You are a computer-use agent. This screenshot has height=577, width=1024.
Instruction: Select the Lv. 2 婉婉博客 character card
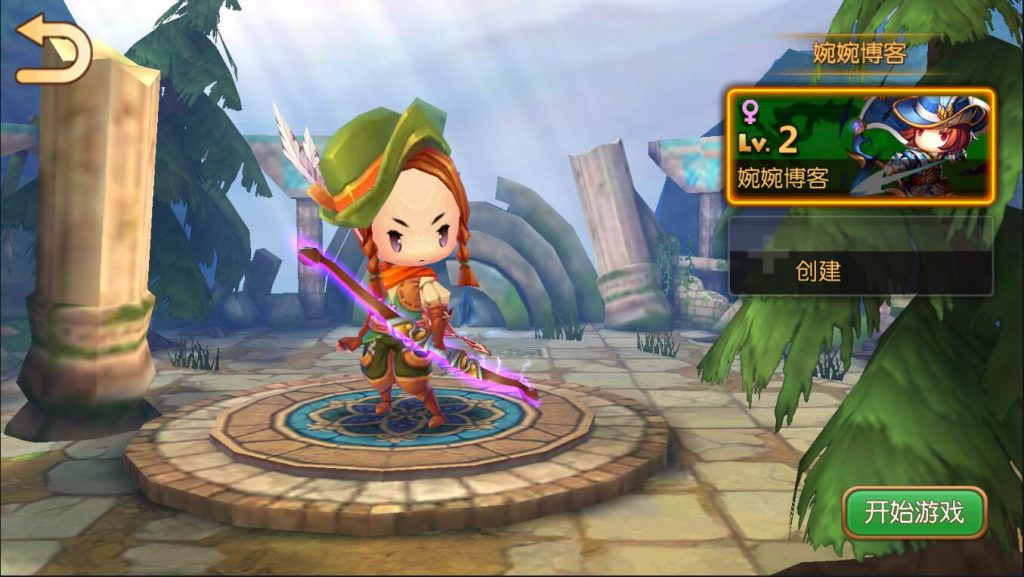[x=860, y=147]
